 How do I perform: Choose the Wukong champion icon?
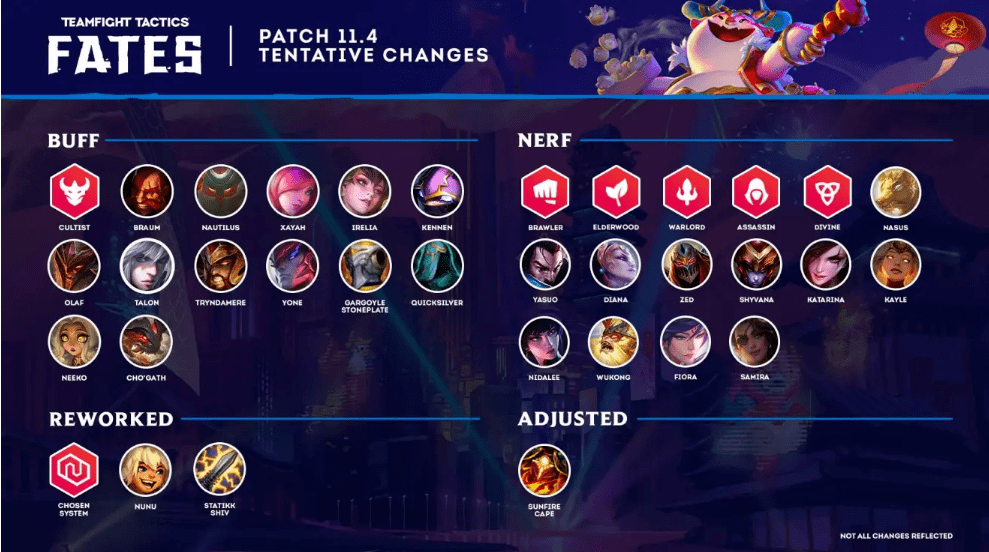pos(613,343)
